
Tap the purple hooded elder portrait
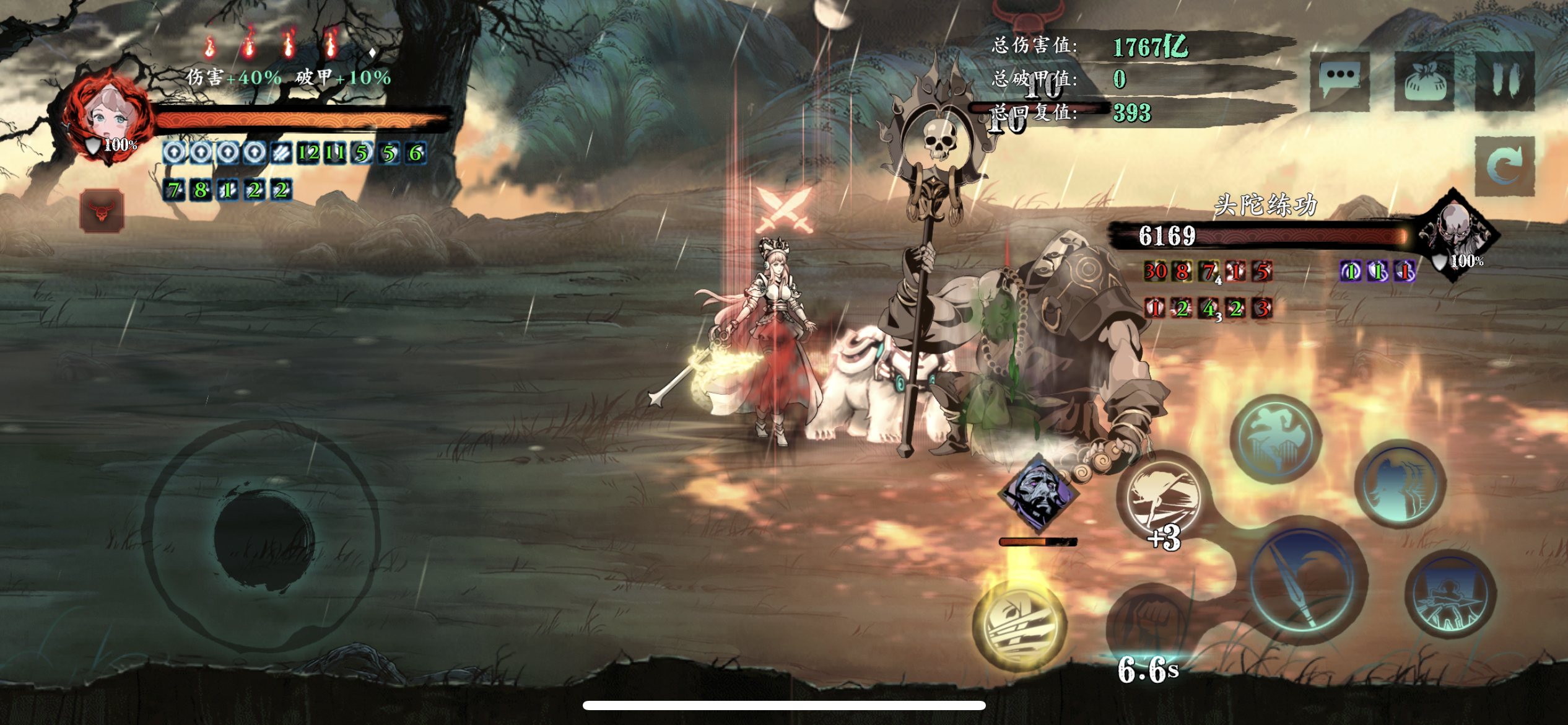click(x=1039, y=493)
